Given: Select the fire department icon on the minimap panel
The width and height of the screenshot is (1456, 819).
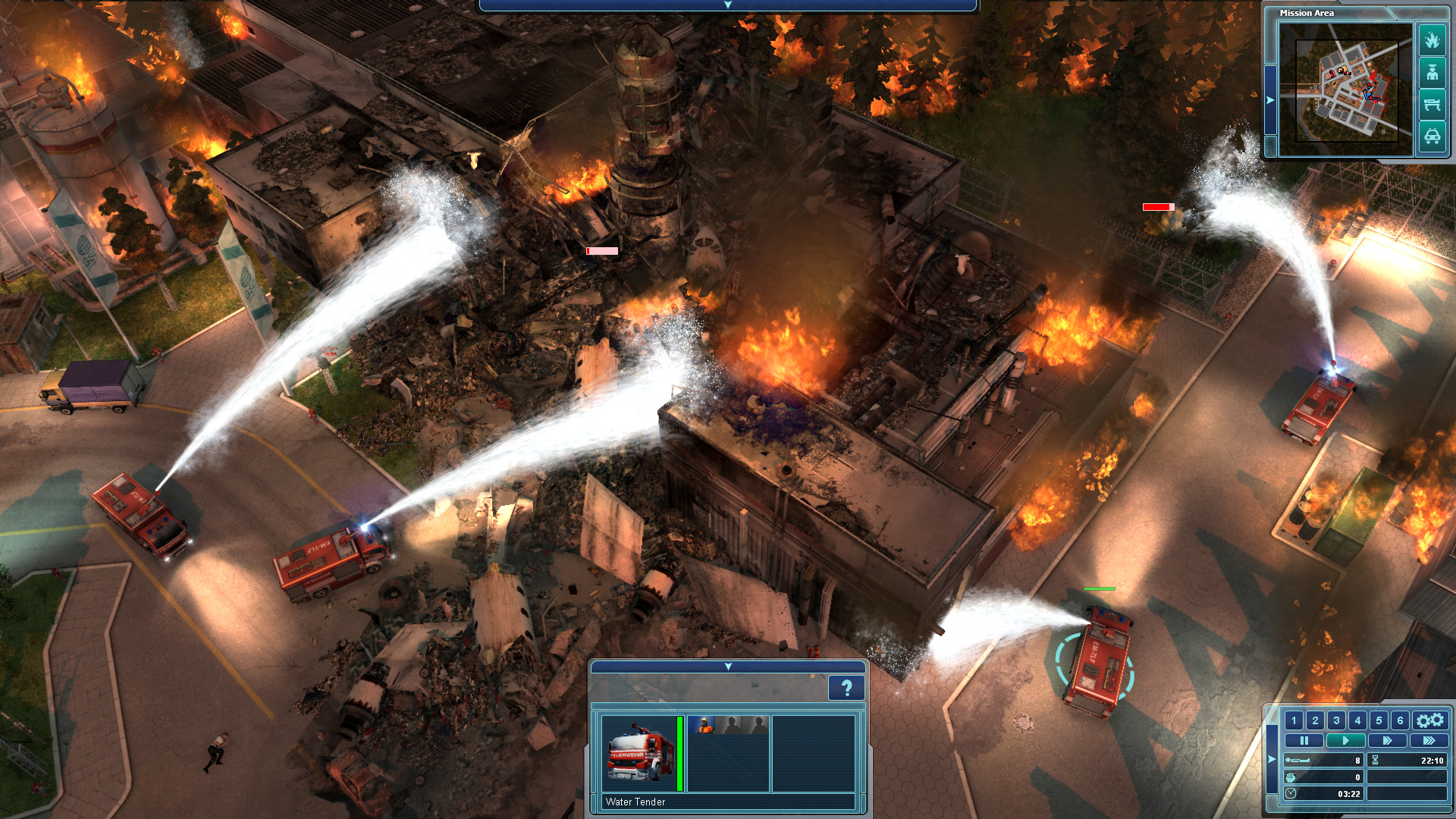Looking at the screenshot, I should [1432, 40].
